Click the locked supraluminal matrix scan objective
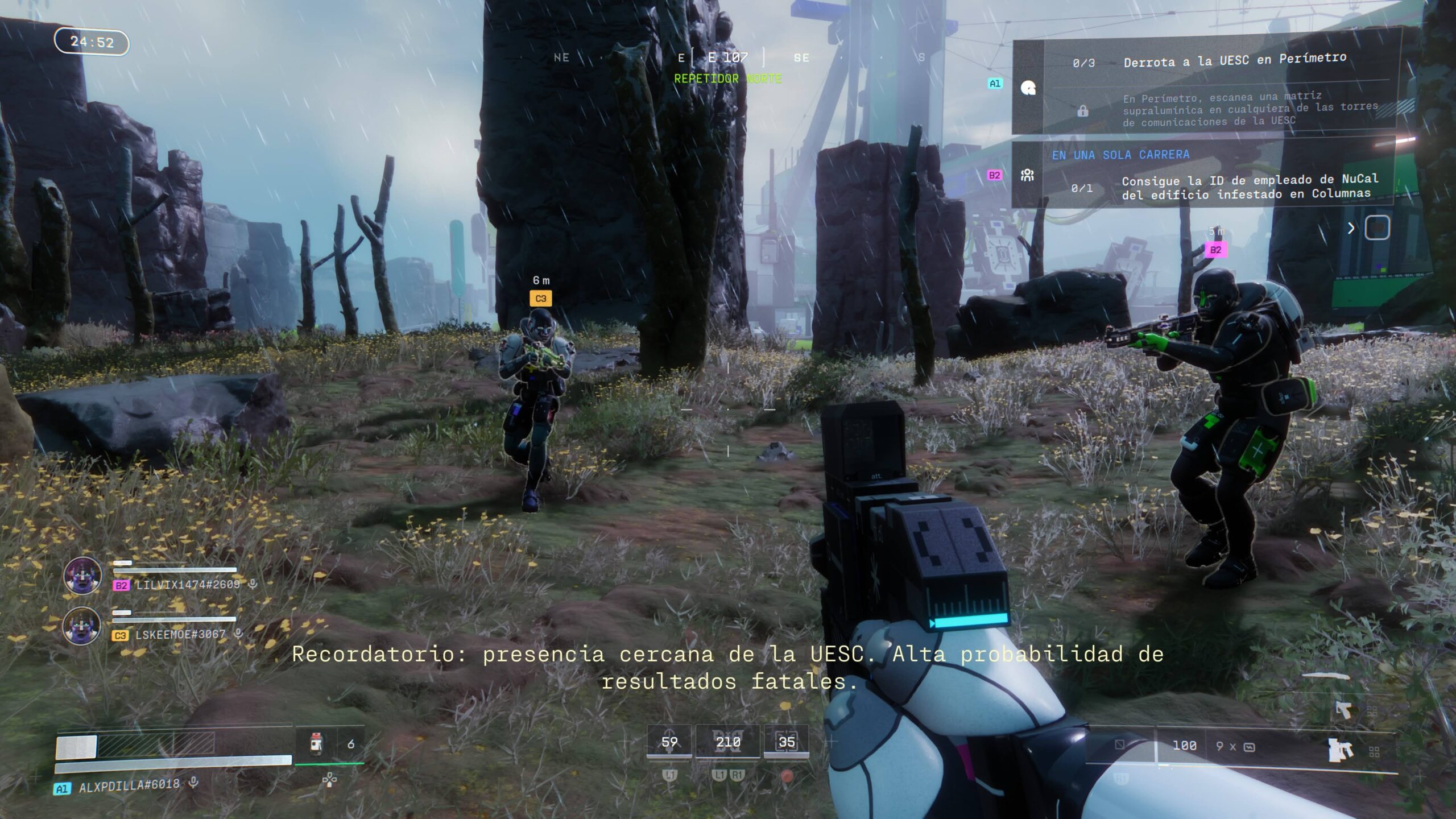 1249,109
